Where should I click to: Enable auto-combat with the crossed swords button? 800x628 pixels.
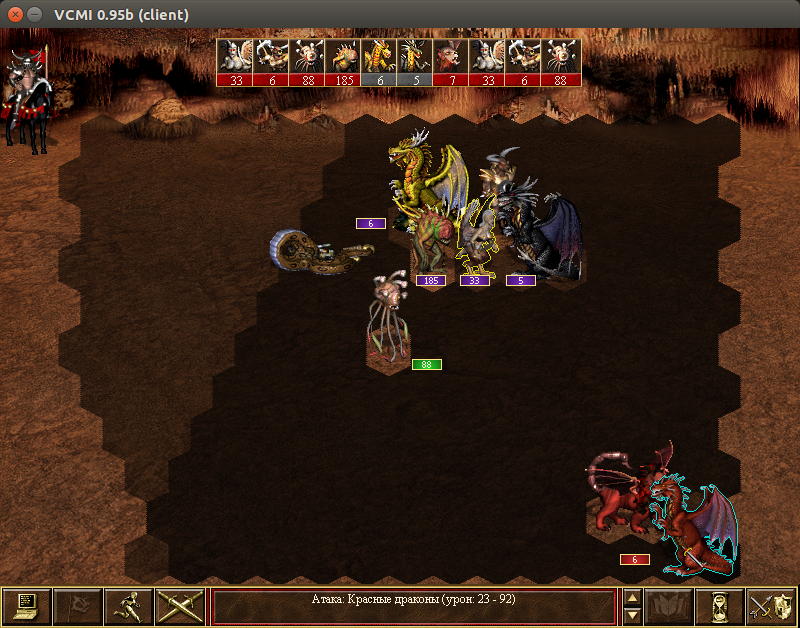point(180,606)
